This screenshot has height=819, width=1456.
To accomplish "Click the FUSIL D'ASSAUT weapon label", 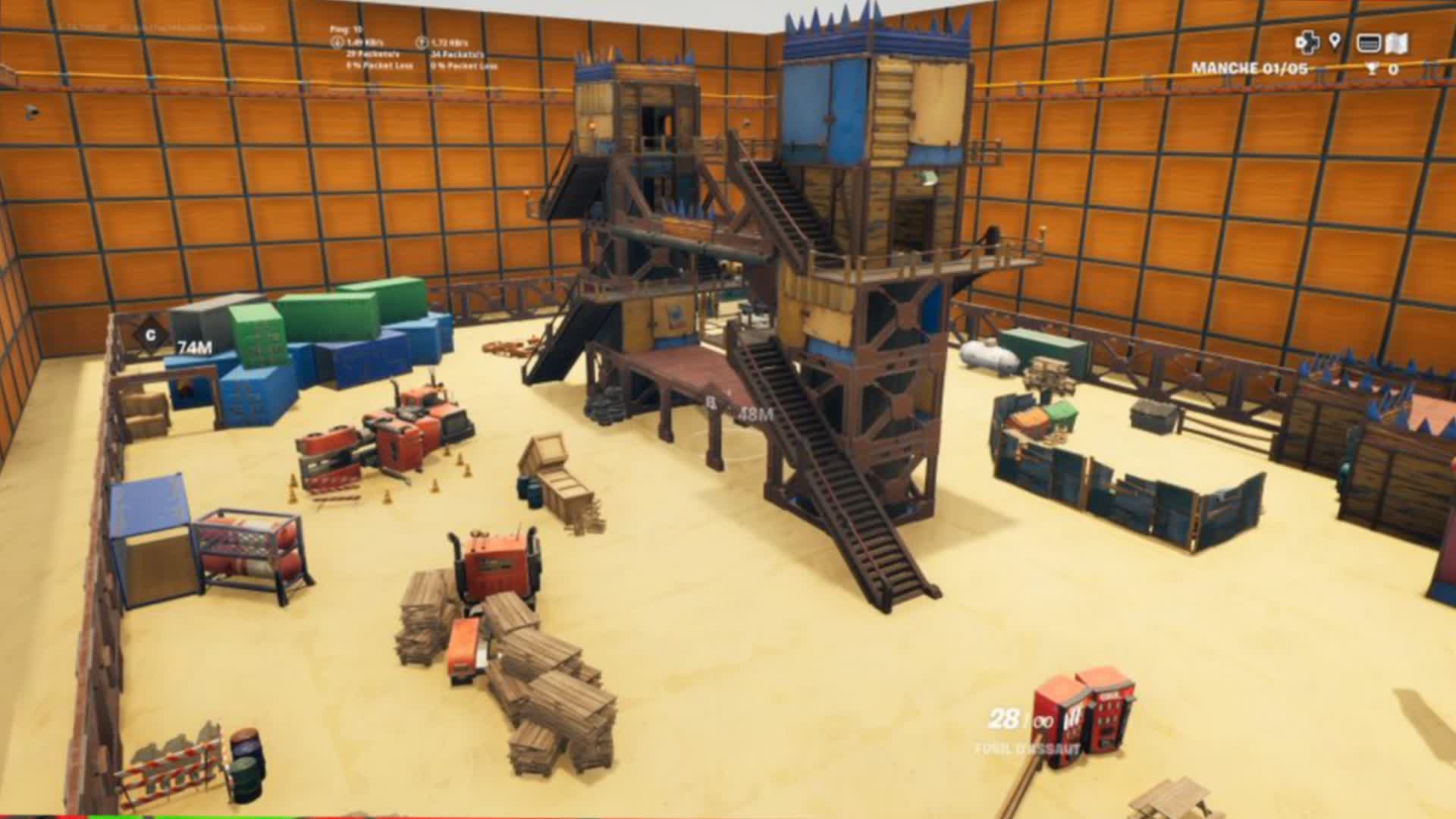I will click(x=1025, y=747).
